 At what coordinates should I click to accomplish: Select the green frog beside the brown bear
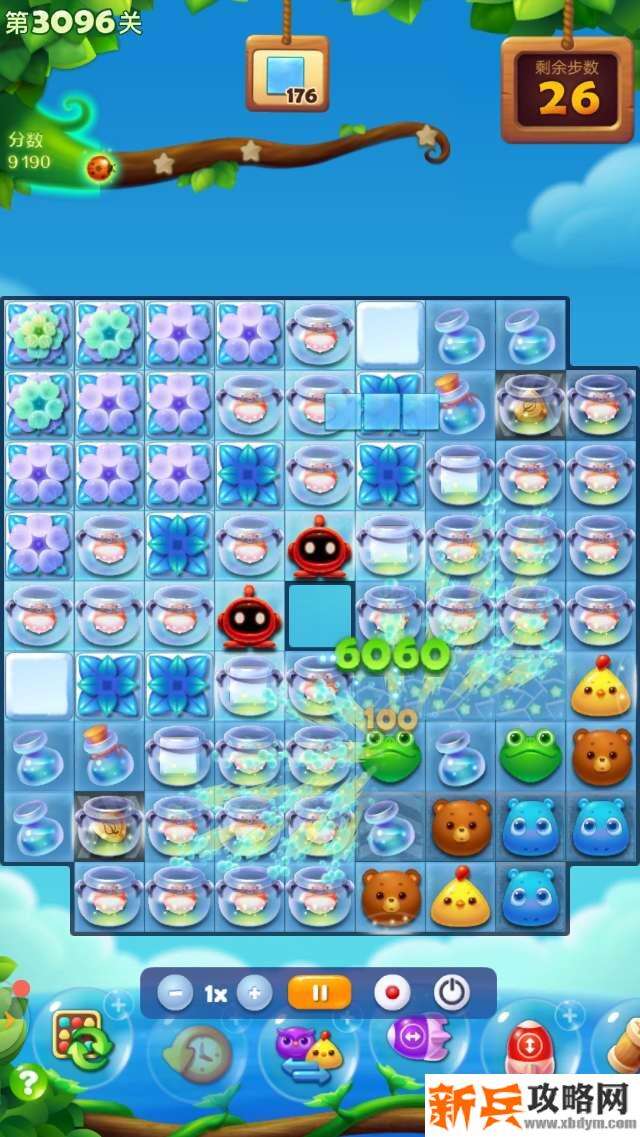click(531, 756)
